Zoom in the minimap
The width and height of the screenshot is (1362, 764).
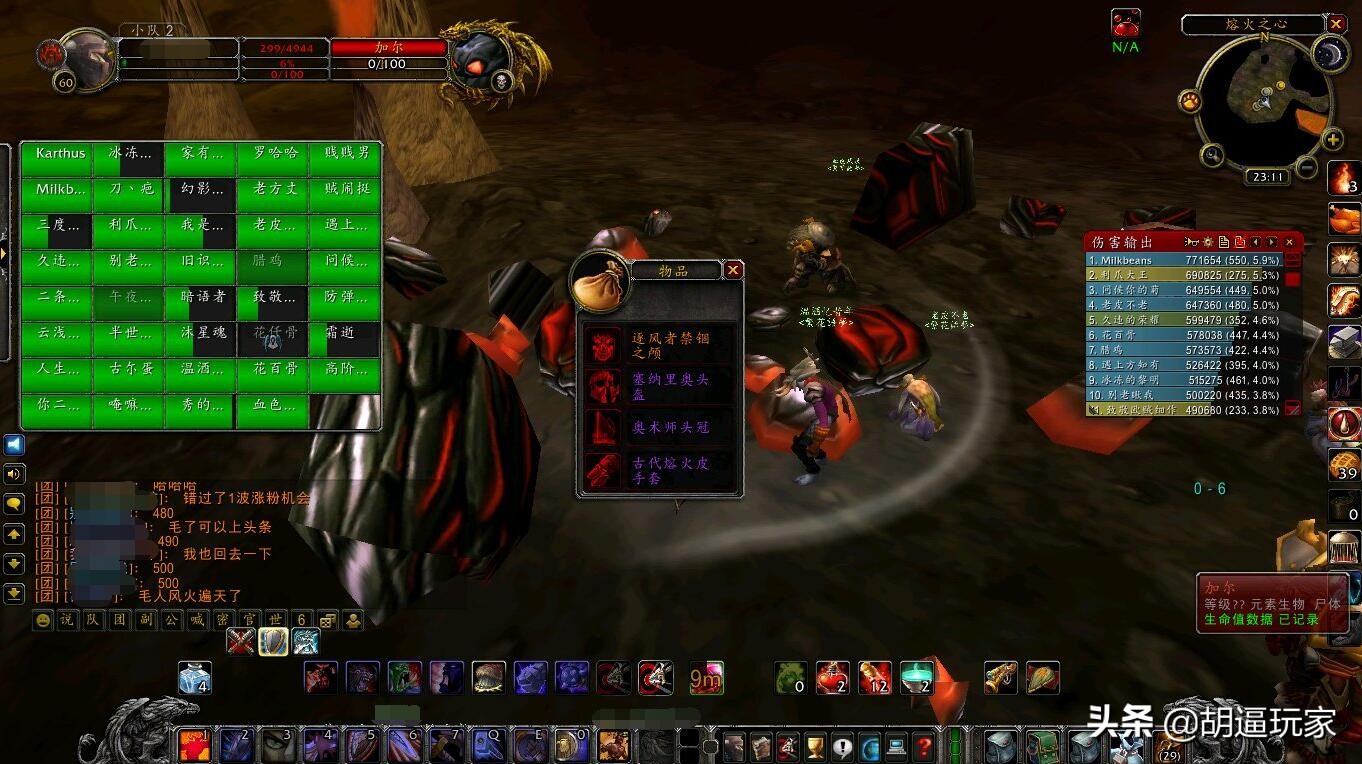click(1333, 139)
